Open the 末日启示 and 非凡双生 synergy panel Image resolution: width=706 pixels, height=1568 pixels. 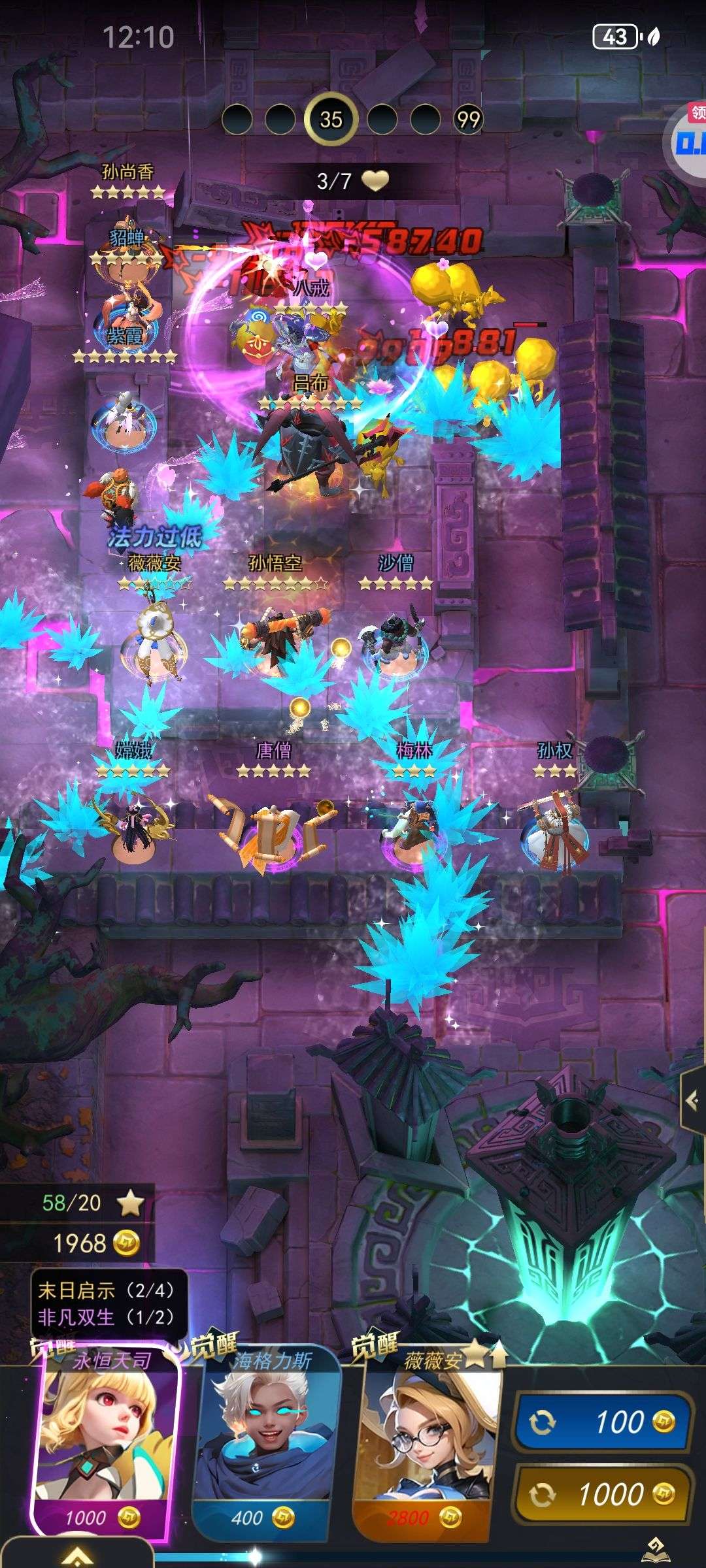108,1303
